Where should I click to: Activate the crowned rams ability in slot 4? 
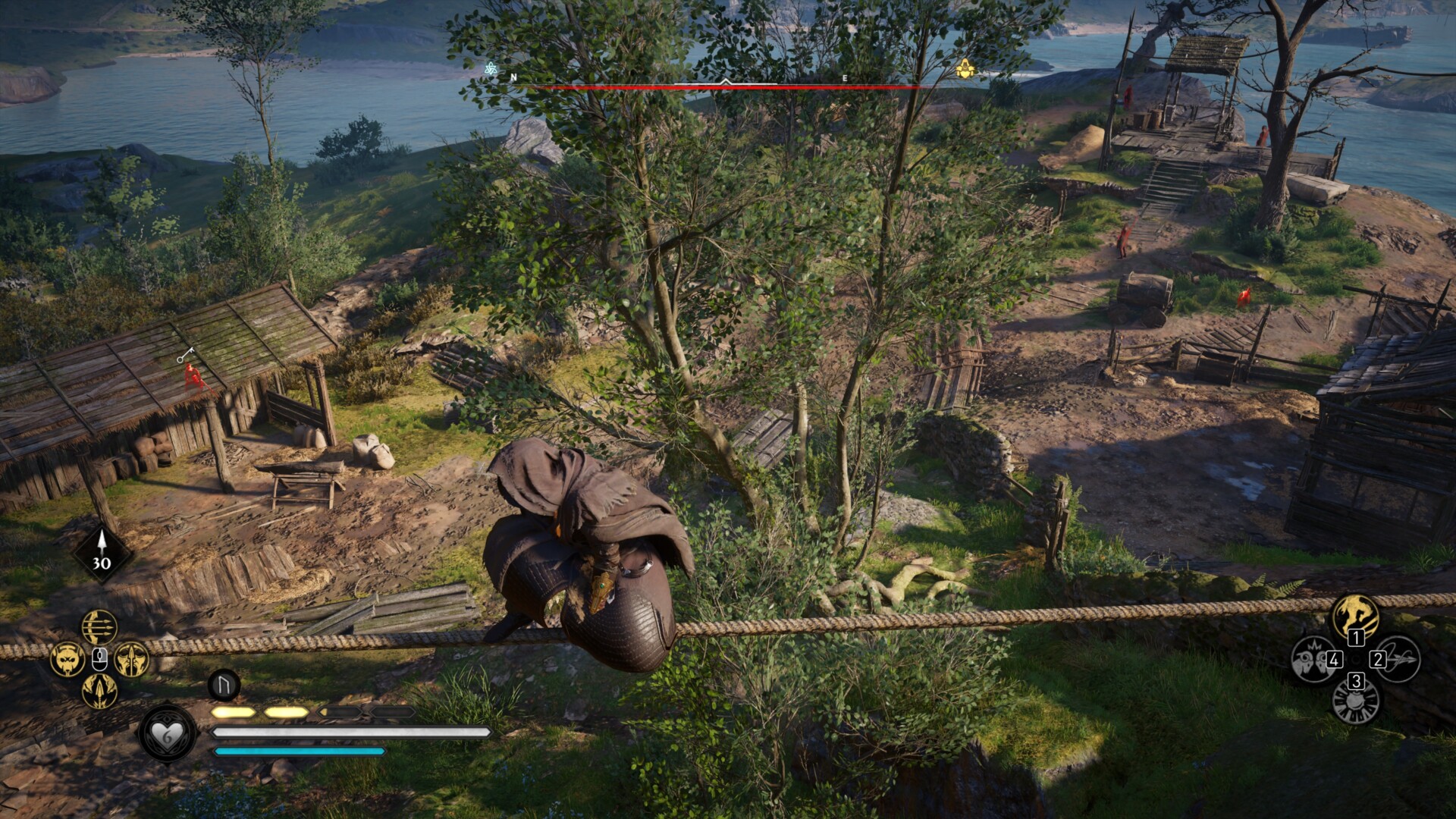(1313, 658)
